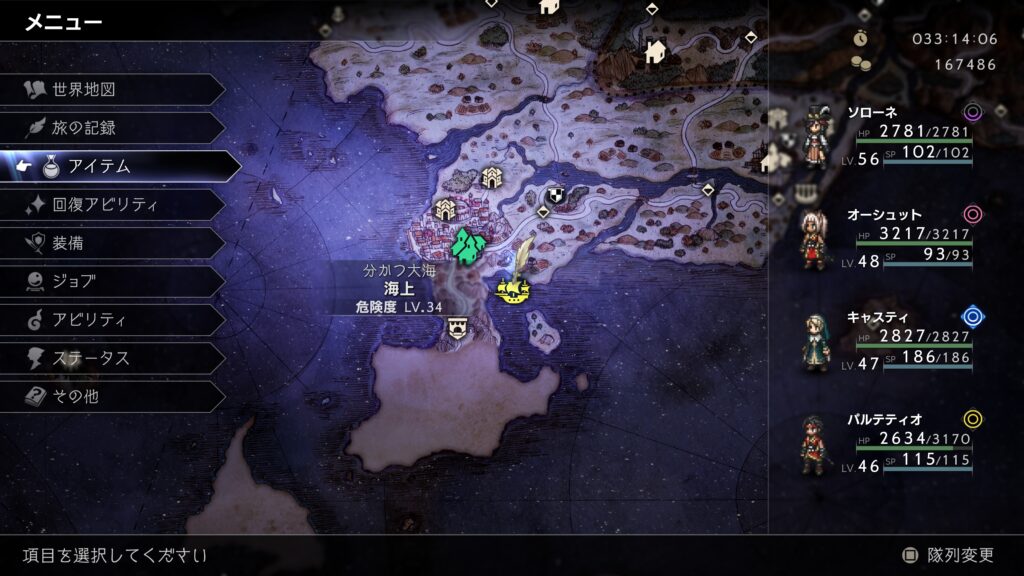
Task: Choose 回復アビリティ healing abilities
Action: [110, 205]
